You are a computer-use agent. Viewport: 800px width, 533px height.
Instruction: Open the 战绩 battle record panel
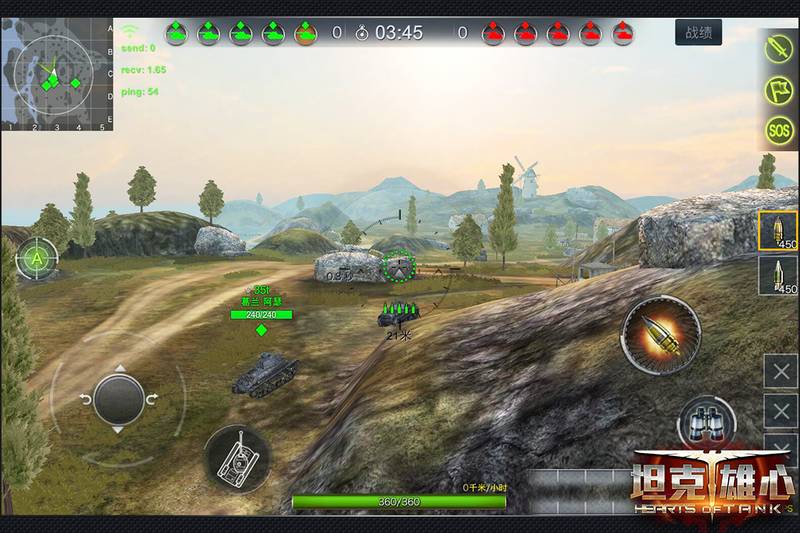[x=698, y=33]
